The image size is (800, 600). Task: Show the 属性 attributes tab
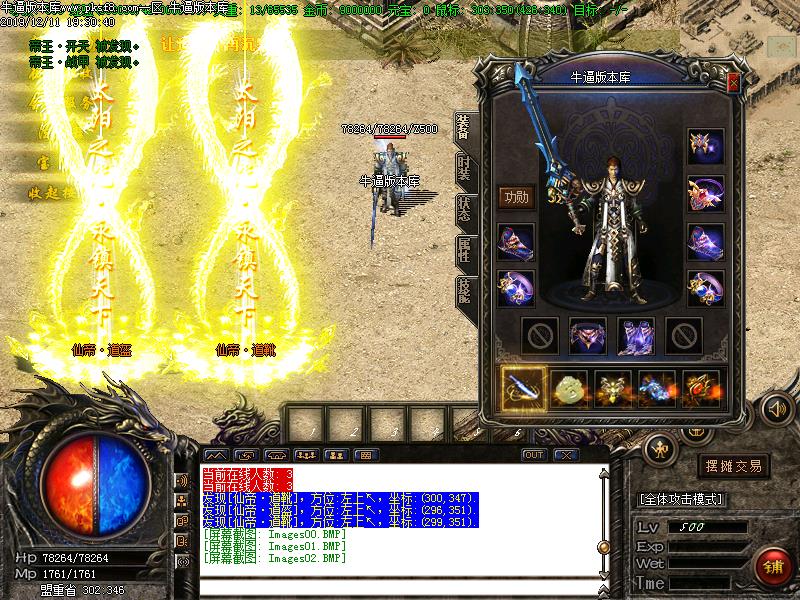(x=465, y=250)
